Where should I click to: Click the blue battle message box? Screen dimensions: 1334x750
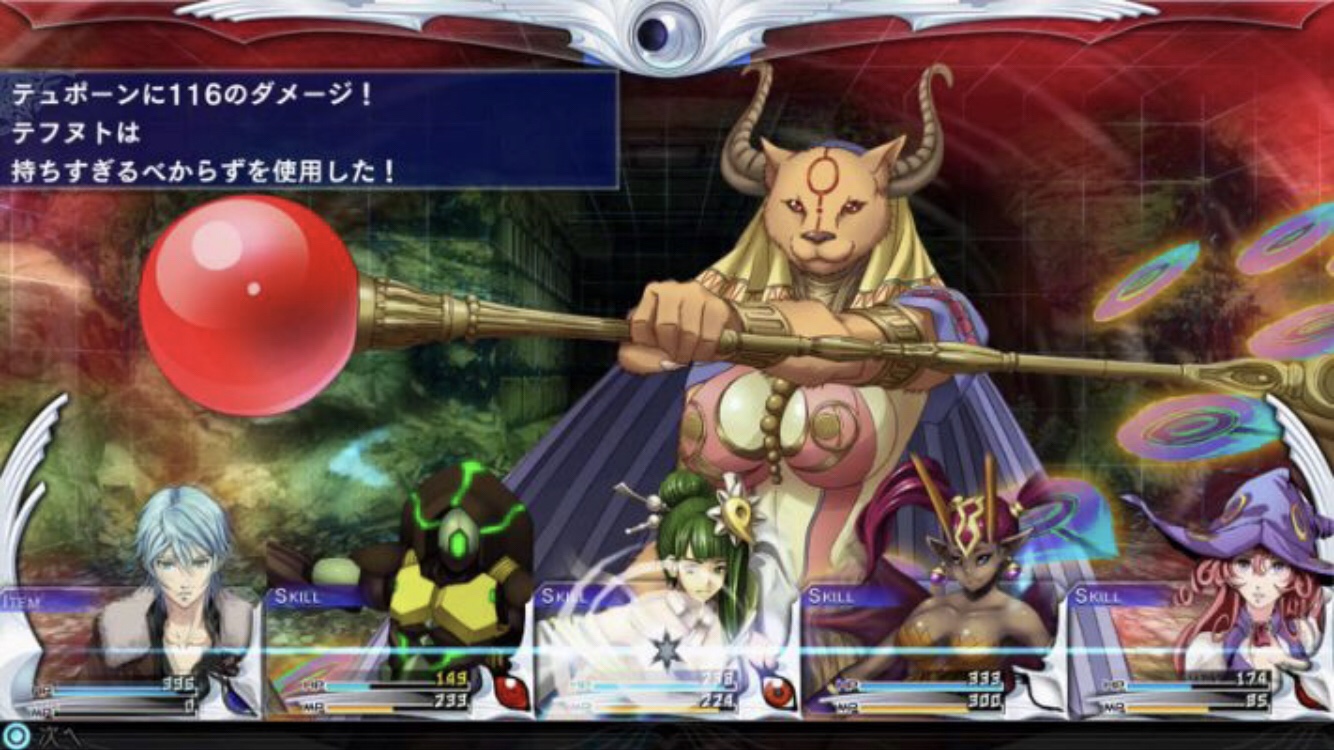click(308, 128)
